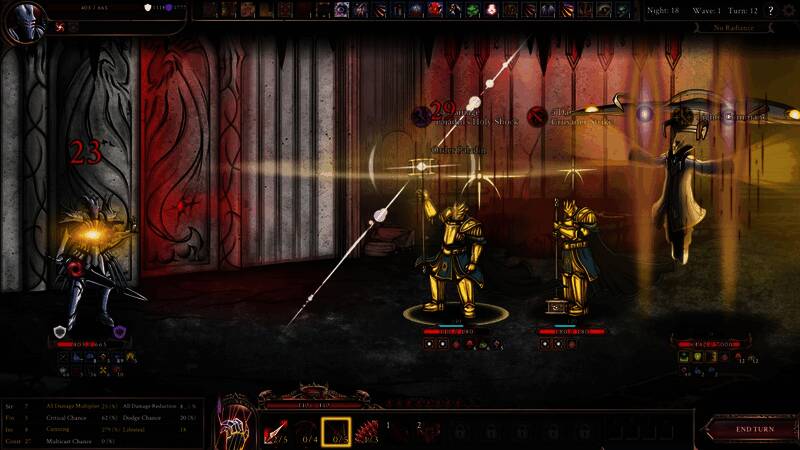Choose the yellow-highlighted skill slot
Viewport: 800px width, 450px height.
tap(336, 431)
